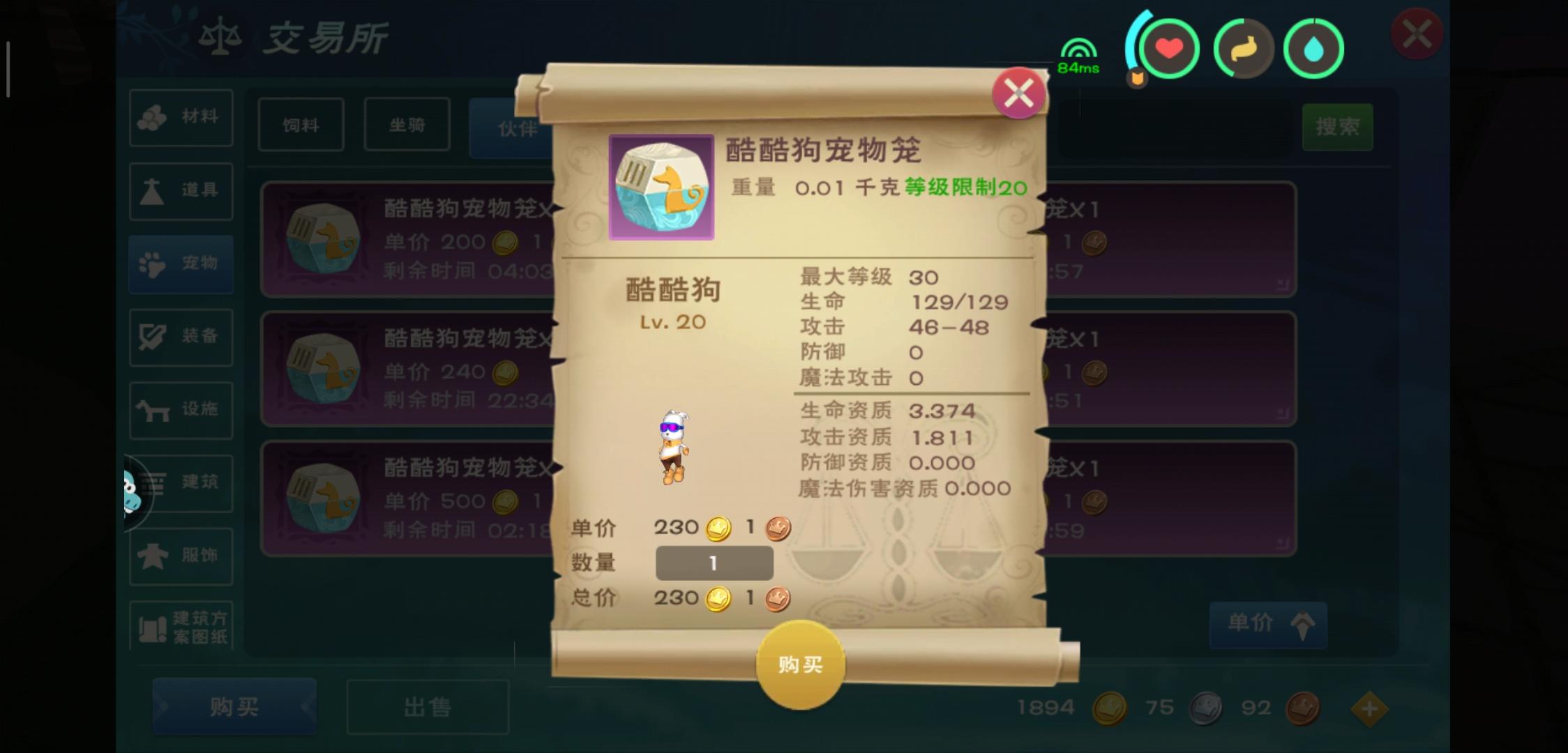Open the 服饰 (clothing) category

[x=181, y=555]
